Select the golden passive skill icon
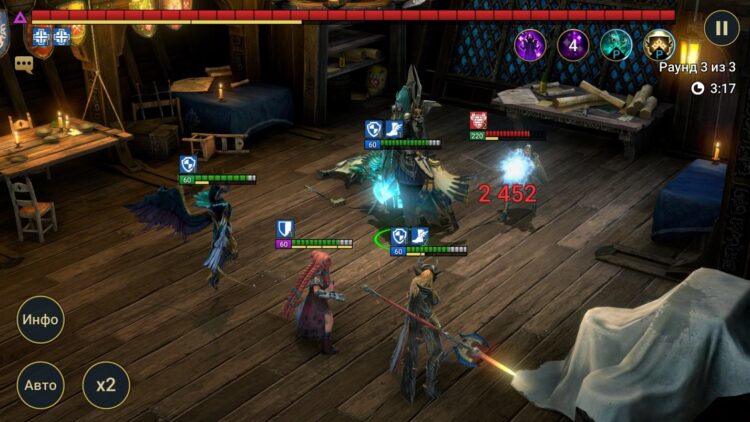 pyautogui.click(x=659, y=45)
